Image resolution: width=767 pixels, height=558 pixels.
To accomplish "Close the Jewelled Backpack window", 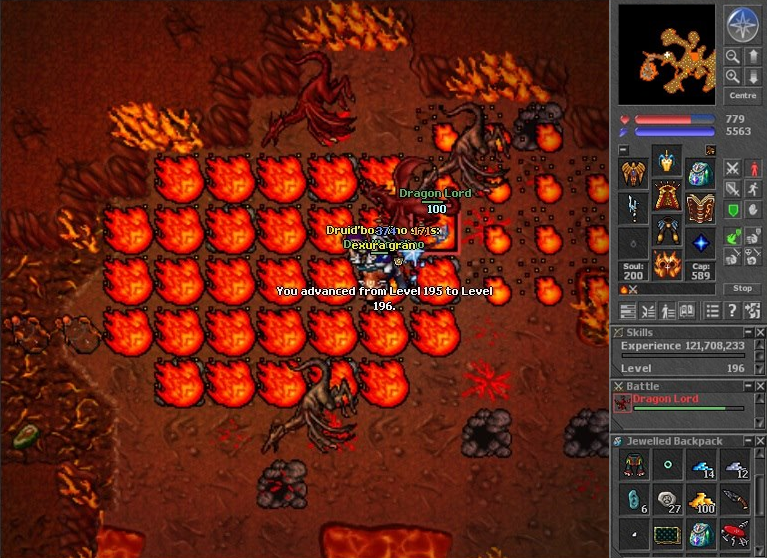I will [760, 441].
